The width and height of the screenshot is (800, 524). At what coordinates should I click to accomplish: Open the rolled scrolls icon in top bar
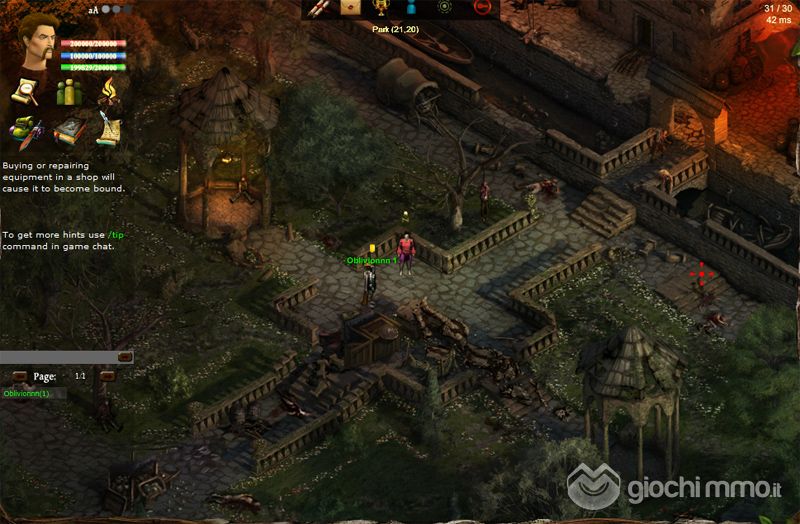pos(320,8)
